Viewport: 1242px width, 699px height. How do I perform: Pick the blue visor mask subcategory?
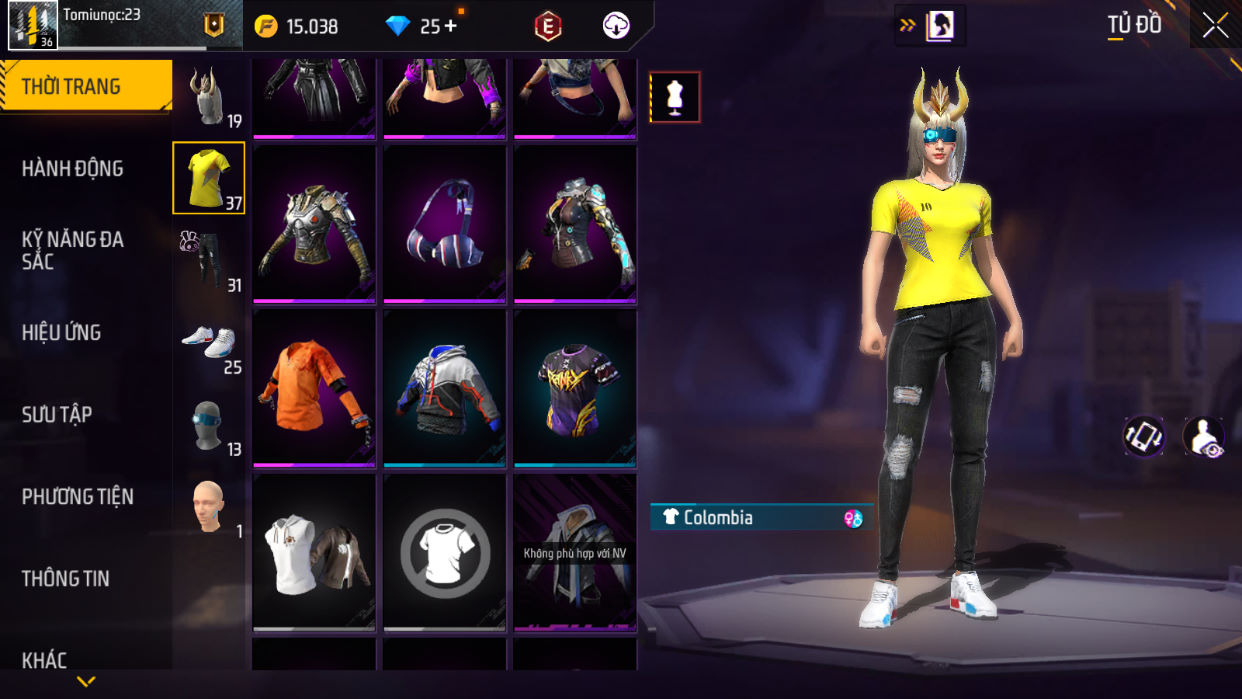tap(209, 426)
